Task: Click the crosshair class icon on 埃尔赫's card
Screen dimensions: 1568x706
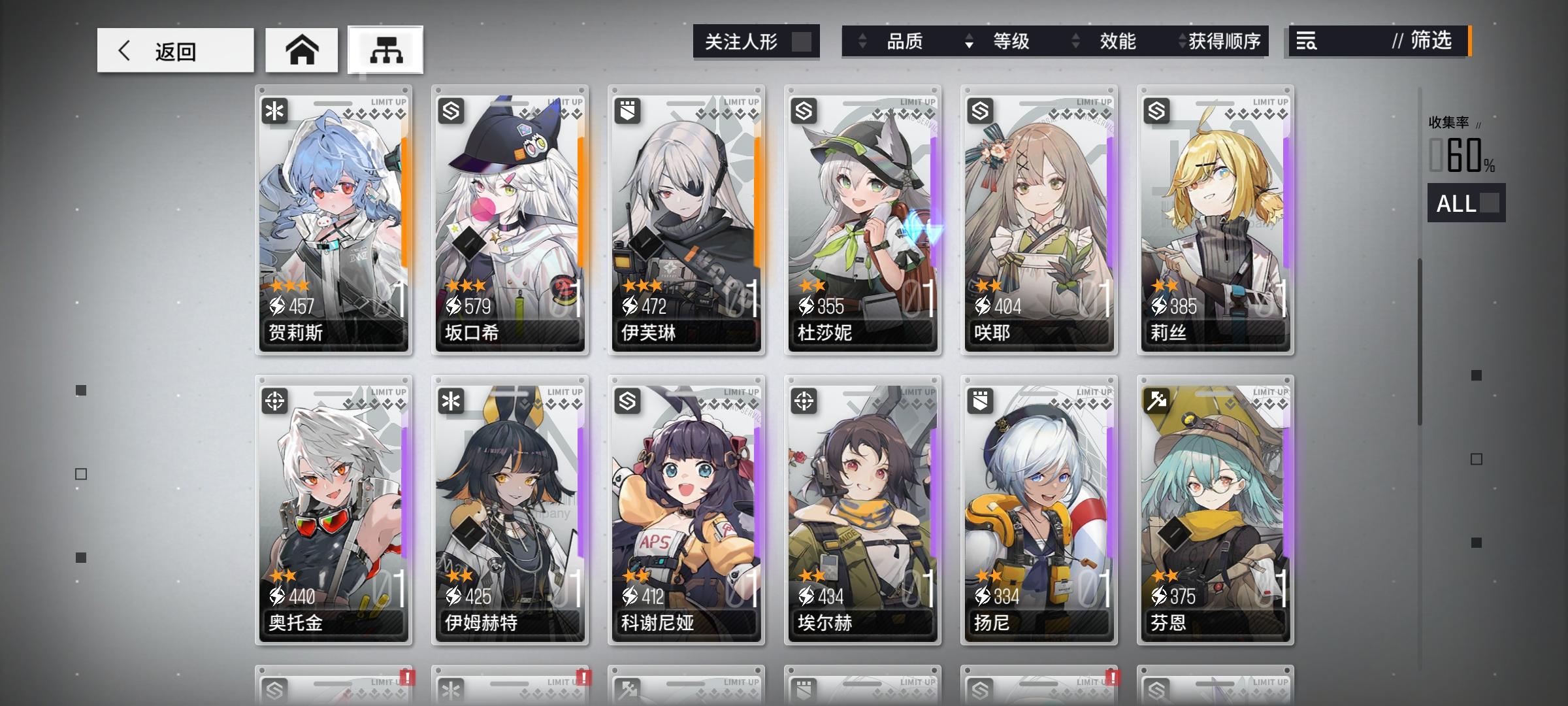Action: pyautogui.click(x=804, y=401)
